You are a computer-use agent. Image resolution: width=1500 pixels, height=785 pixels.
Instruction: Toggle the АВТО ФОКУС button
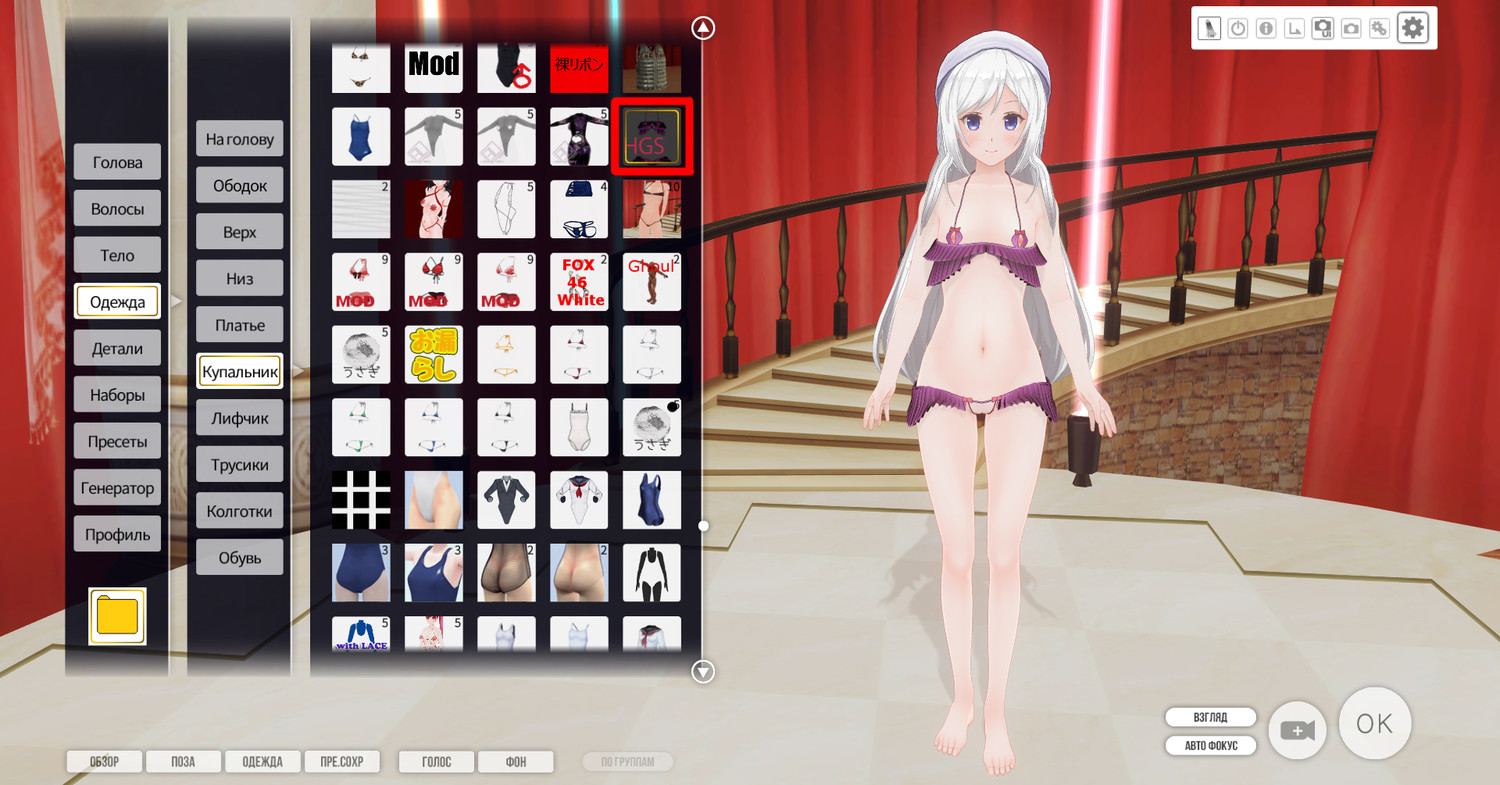point(1210,746)
